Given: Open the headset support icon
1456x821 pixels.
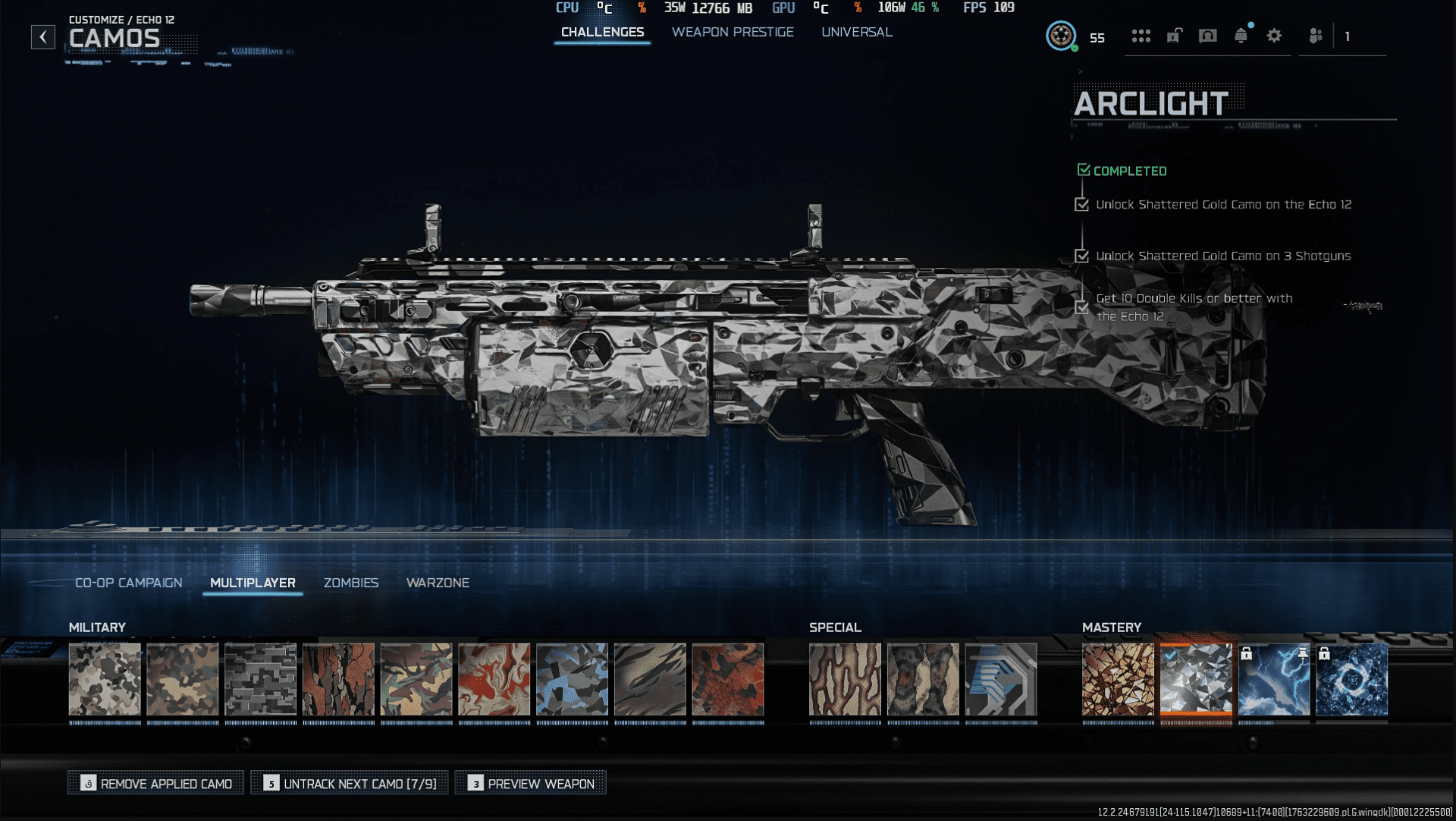Looking at the screenshot, I should click(x=1207, y=36).
